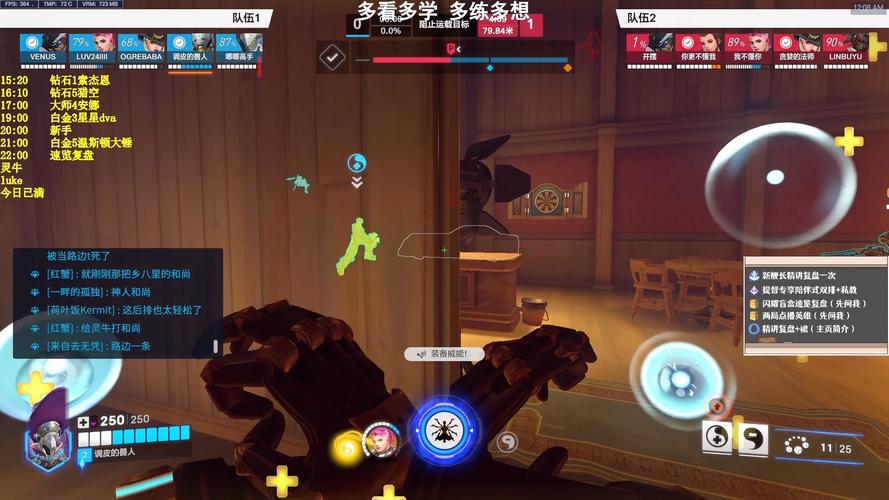Select the 哪嘟高手 player card

(x=239, y=47)
